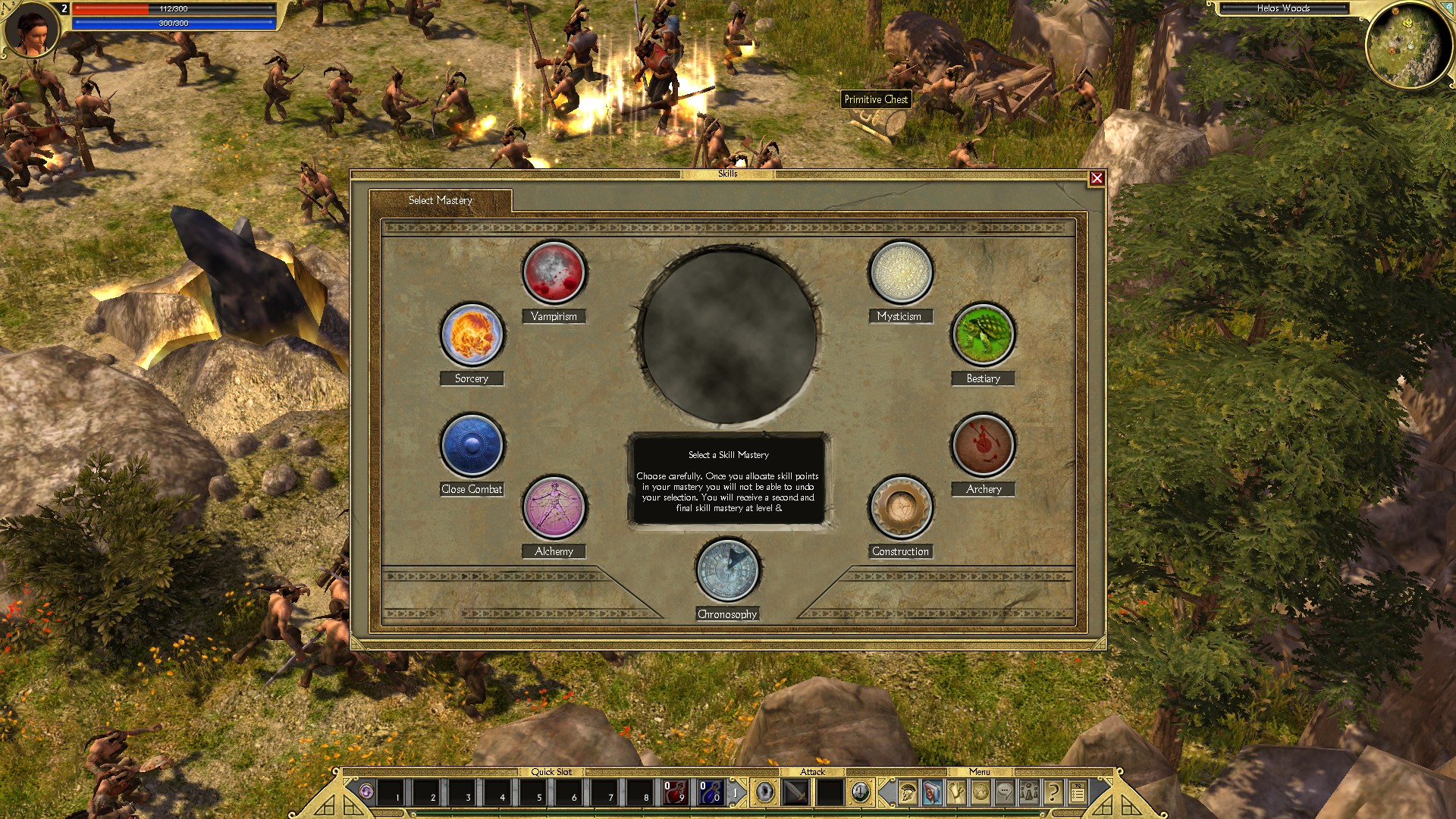Open the character helmet menu icon
1456x819 pixels.
pos(908,793)
